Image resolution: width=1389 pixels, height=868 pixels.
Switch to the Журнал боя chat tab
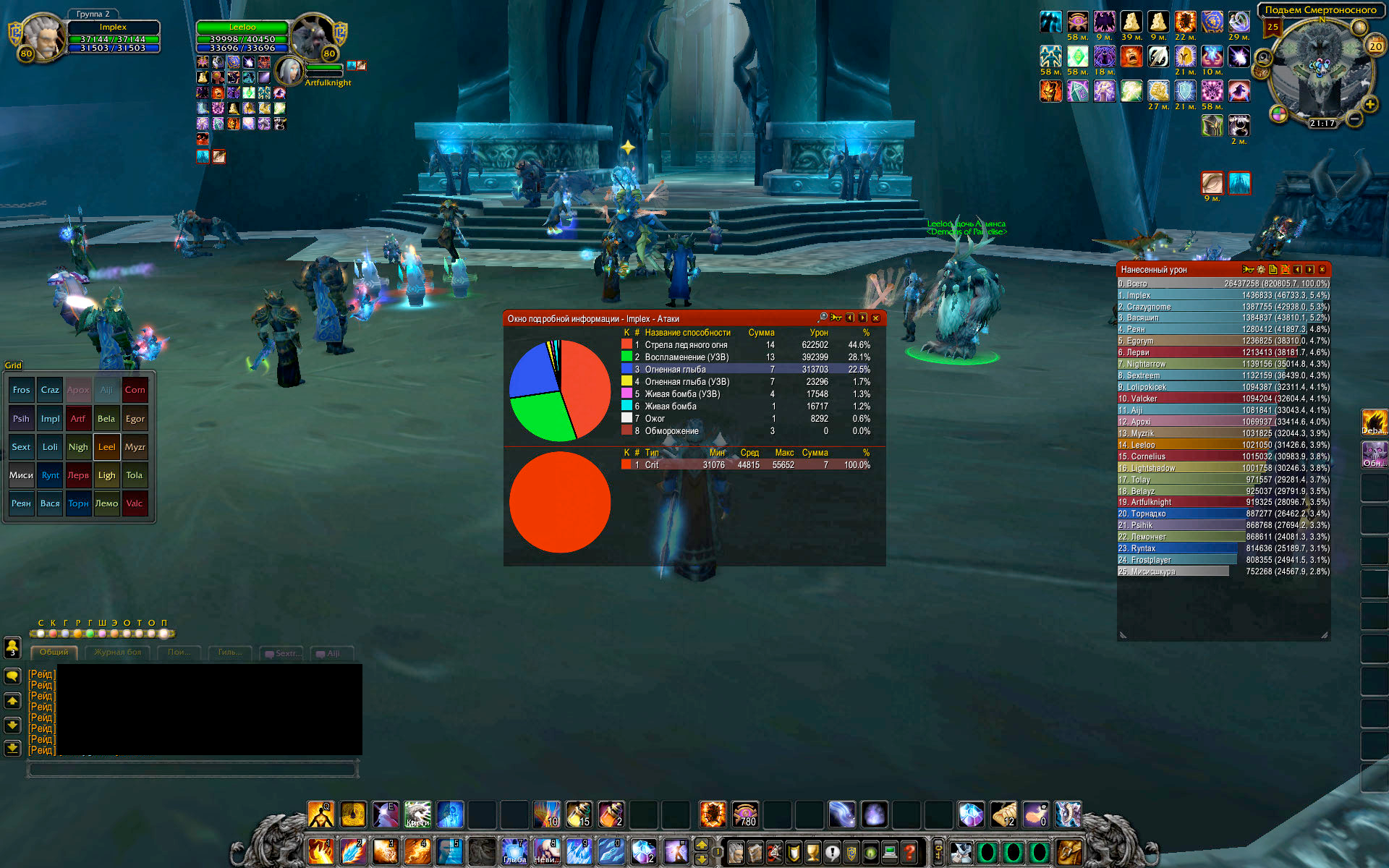click(119, 652)
